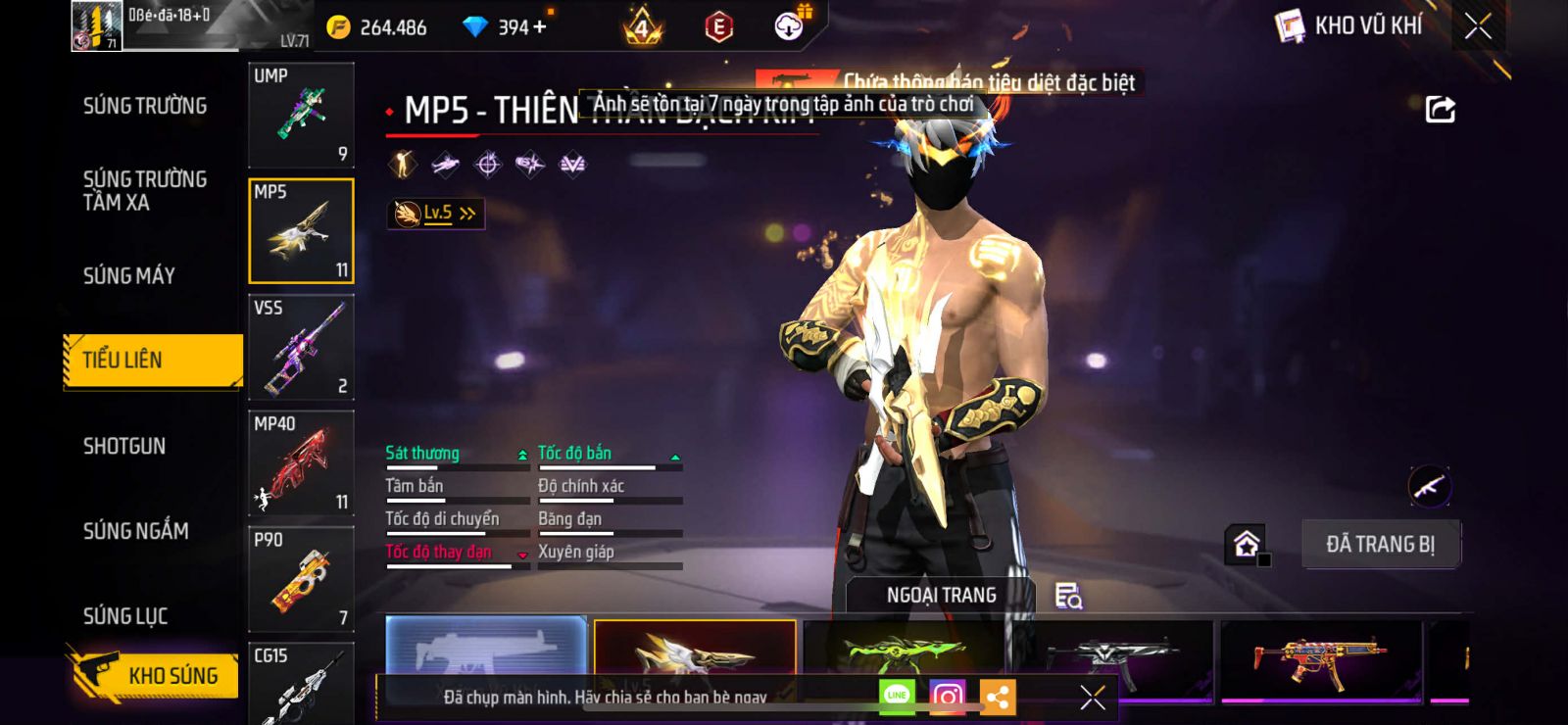Add diamonds with the plus button
1568x725 pixels.
pos(540,26)
